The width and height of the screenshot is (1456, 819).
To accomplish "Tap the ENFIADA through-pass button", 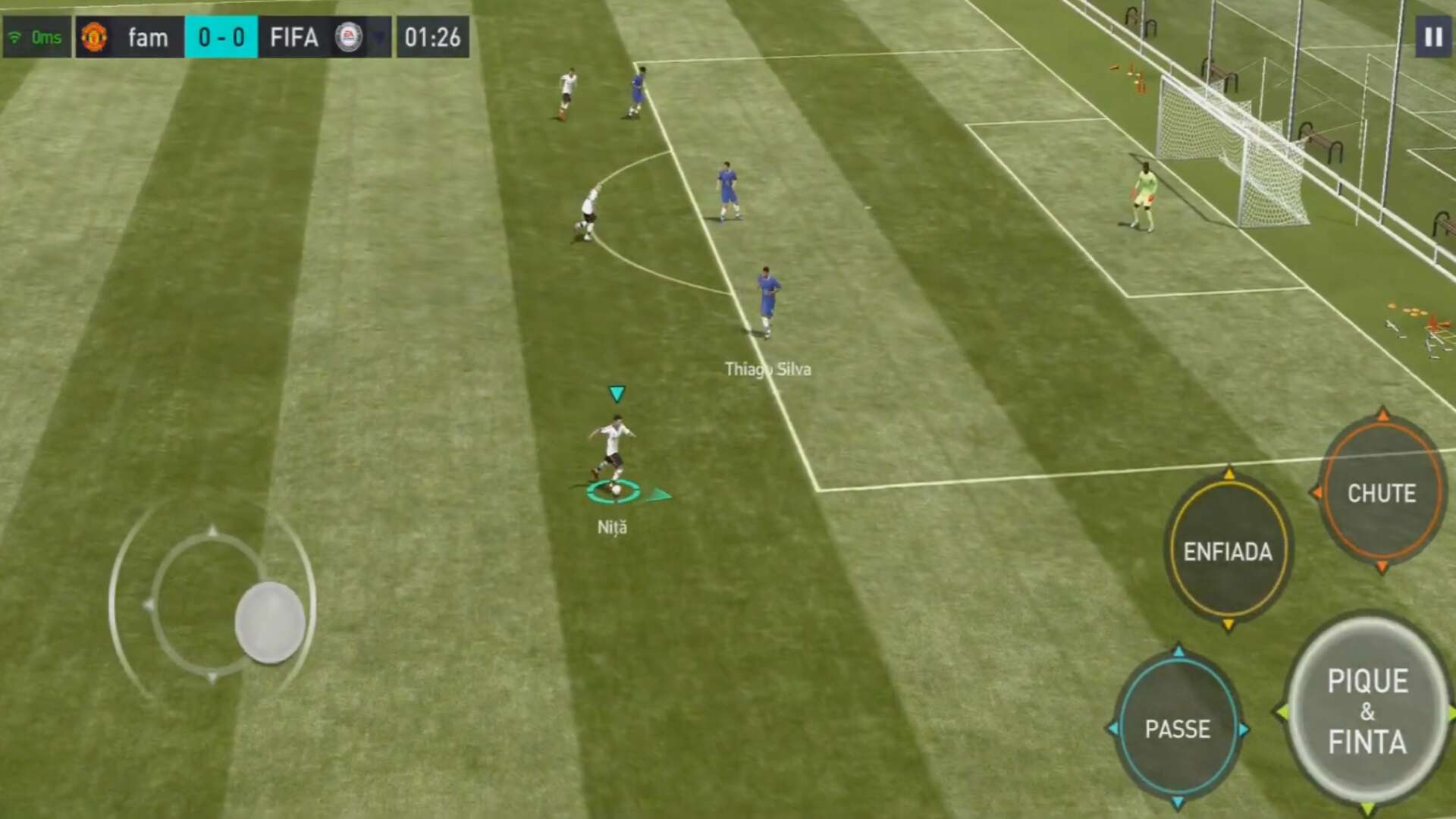I will coord(1228,551).
